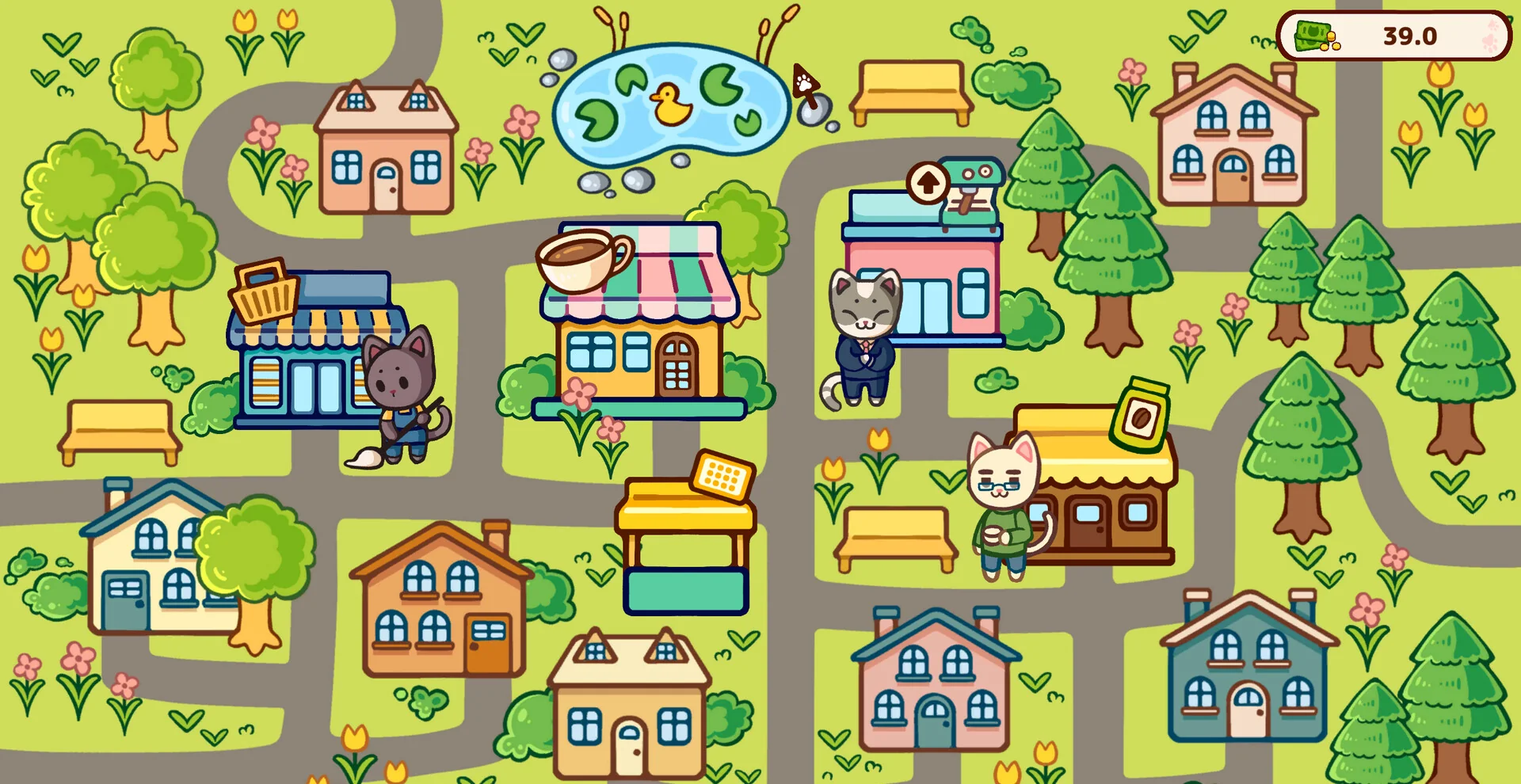Screen dimensions: 1521x784
Task: Open the blue grocery storefront
Action: [x=309, y=380]
